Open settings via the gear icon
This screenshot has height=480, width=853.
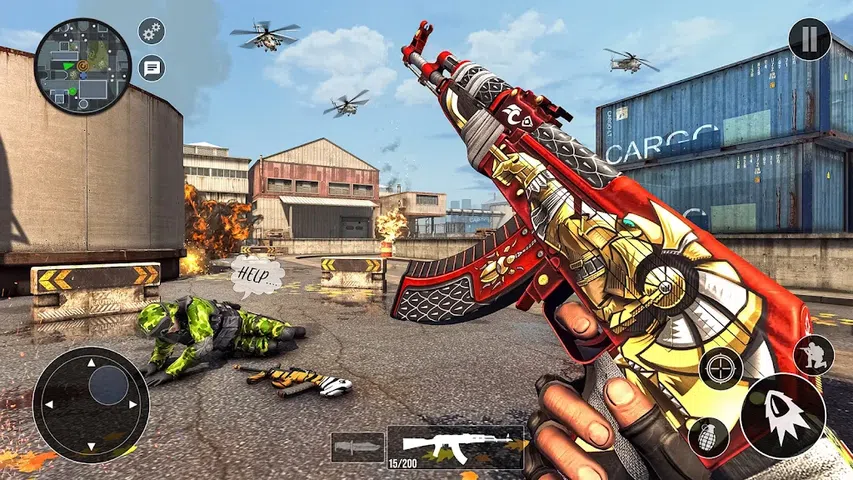click(151, 31)
